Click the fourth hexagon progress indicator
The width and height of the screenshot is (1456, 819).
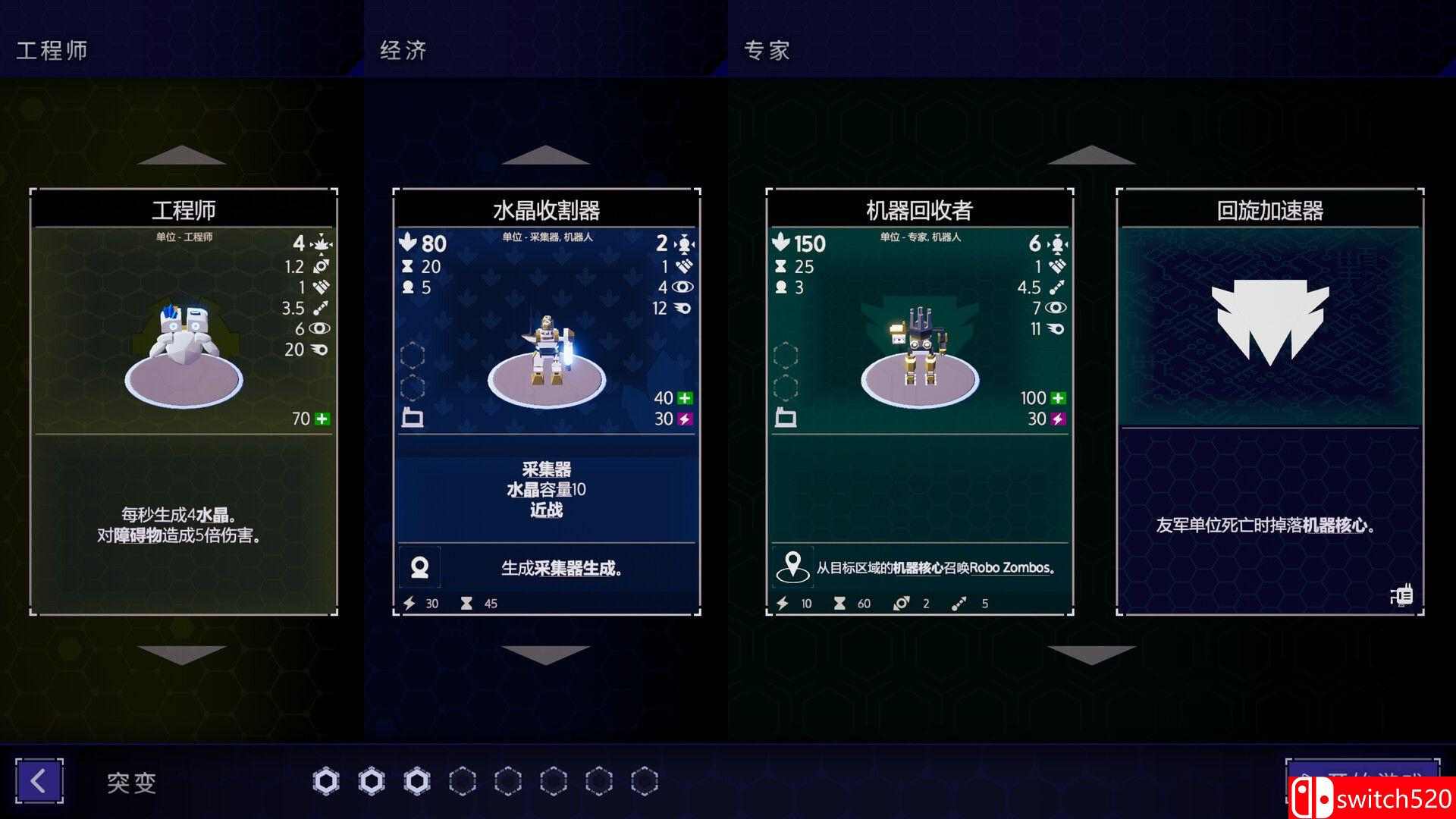coord(465,781)
